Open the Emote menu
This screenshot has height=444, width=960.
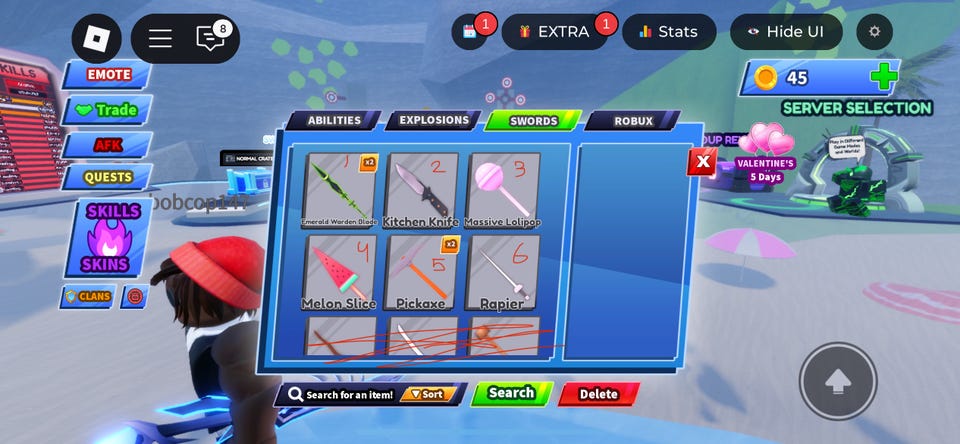point(108,75)
